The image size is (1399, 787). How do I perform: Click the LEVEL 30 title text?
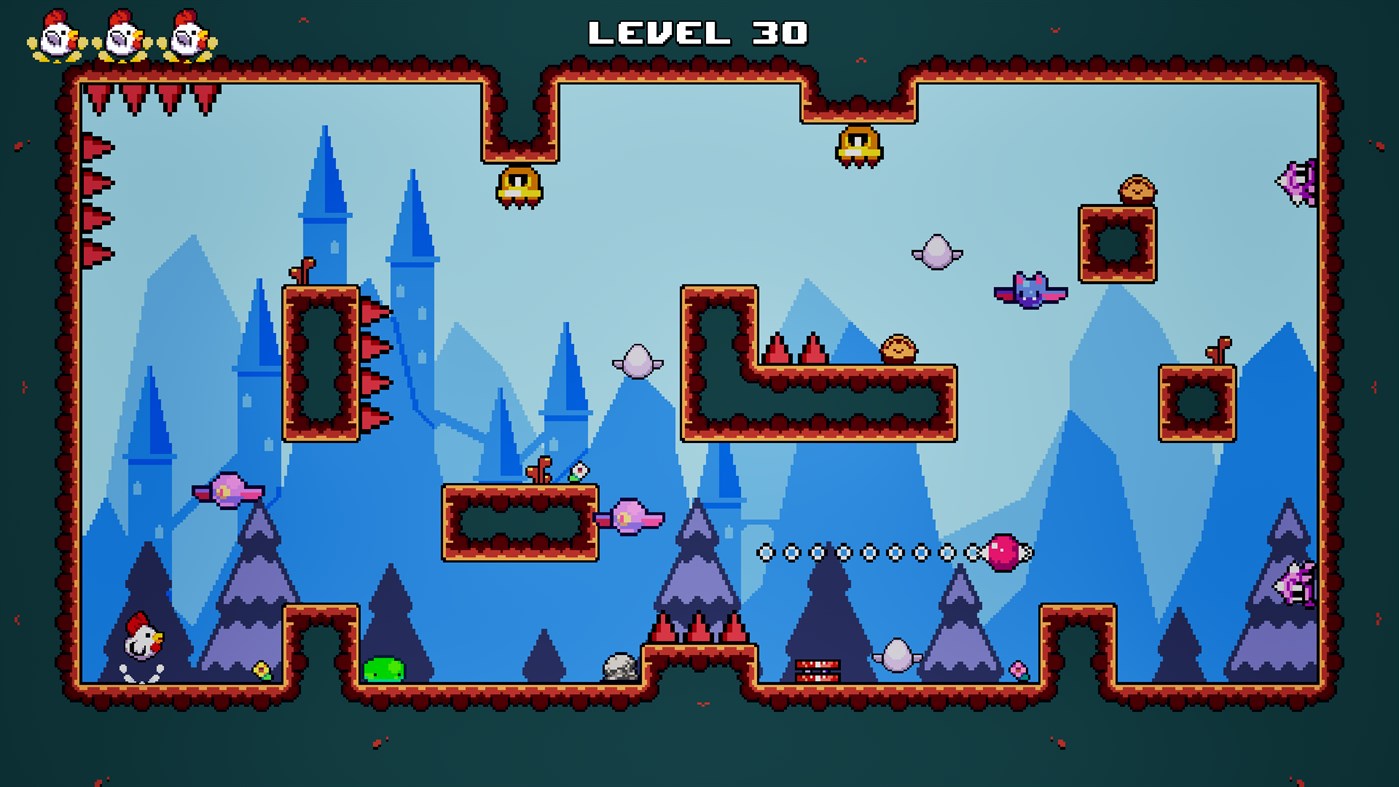(x=698, y=32)
